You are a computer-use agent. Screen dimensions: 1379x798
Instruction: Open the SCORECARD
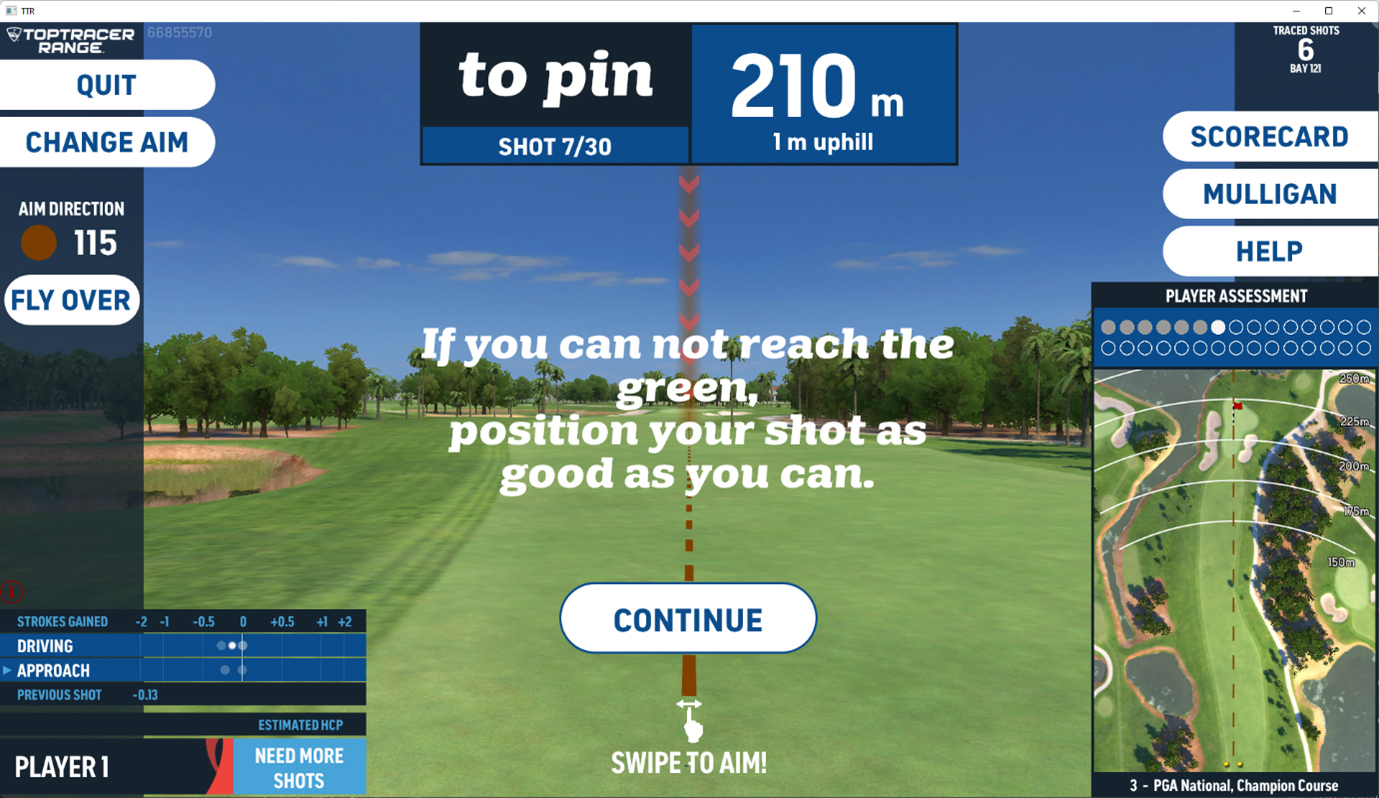click(1270, 136)
